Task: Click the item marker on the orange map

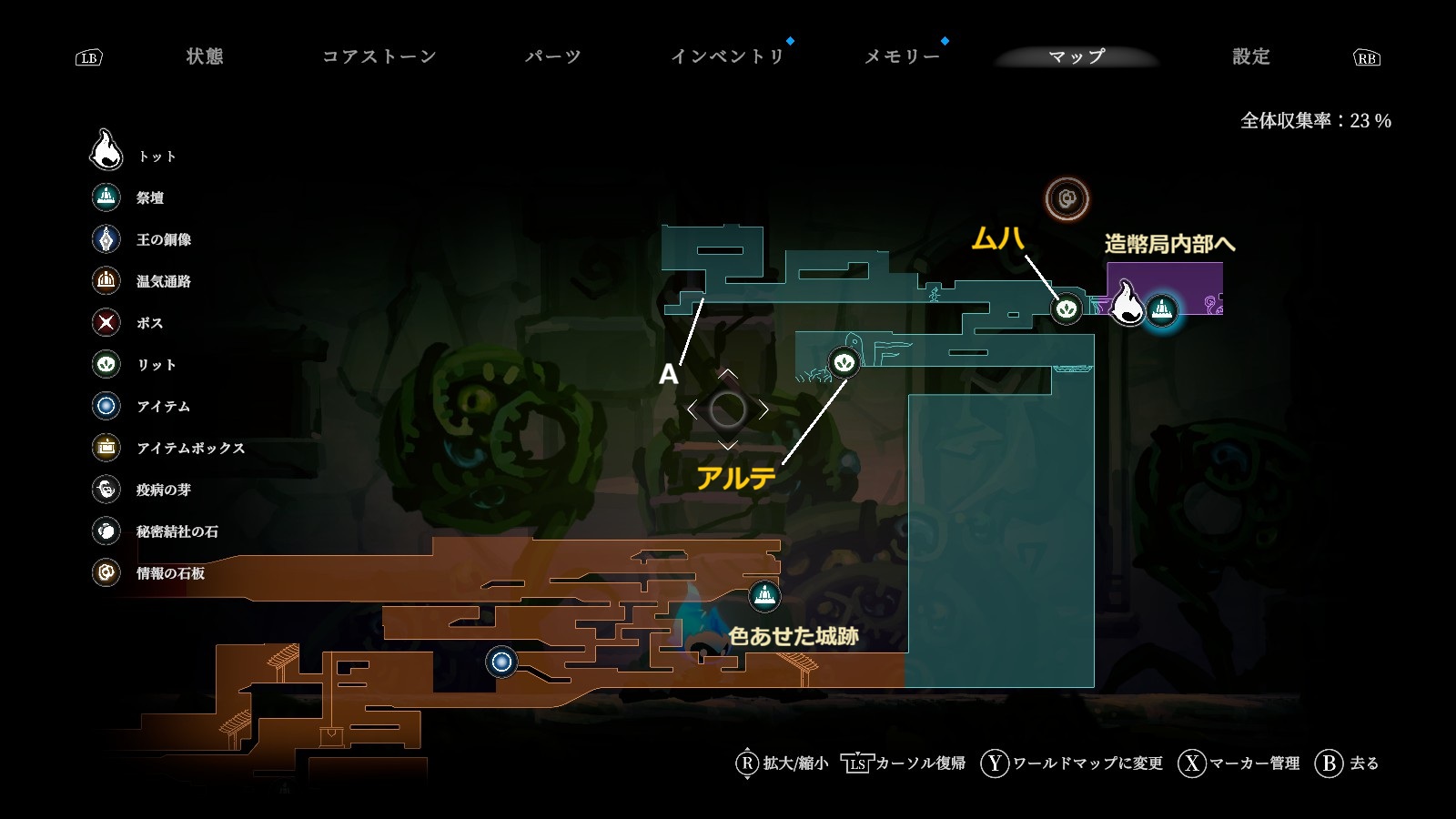Action: [x=501, y=662]
